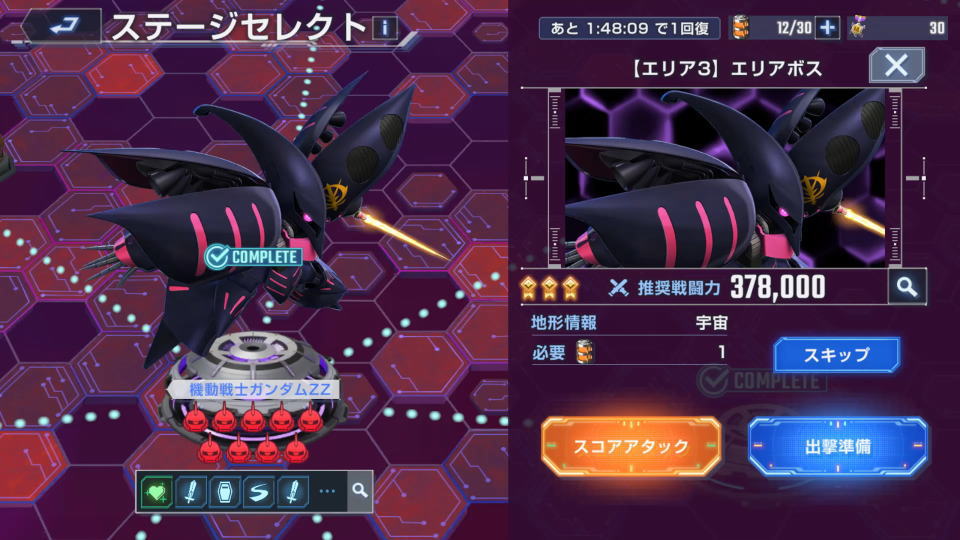Choose 出撃準備 sortie preparation
Screen dimensions: 960x540
(x=837, y=446)
